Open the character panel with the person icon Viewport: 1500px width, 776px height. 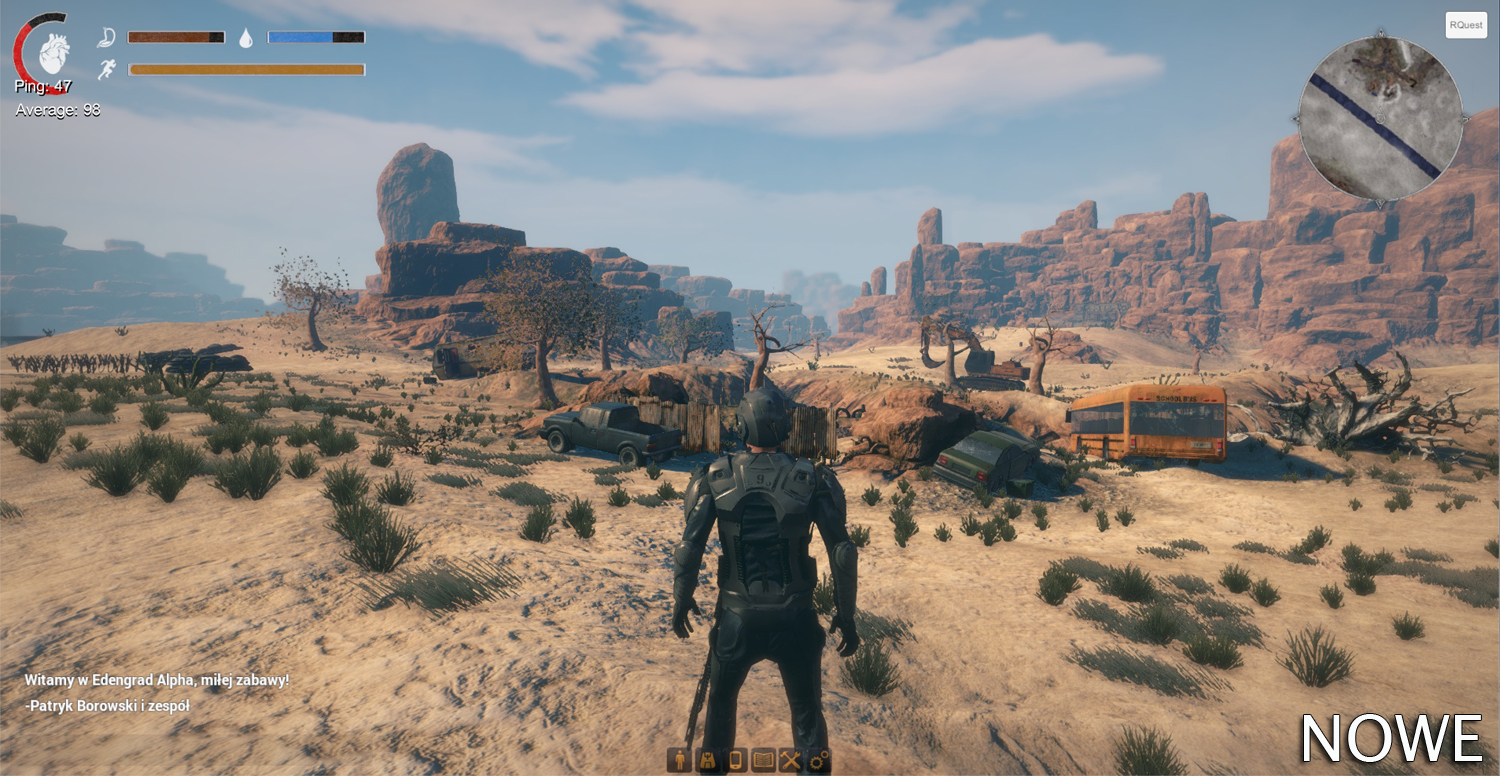click(x=680, y=760)
